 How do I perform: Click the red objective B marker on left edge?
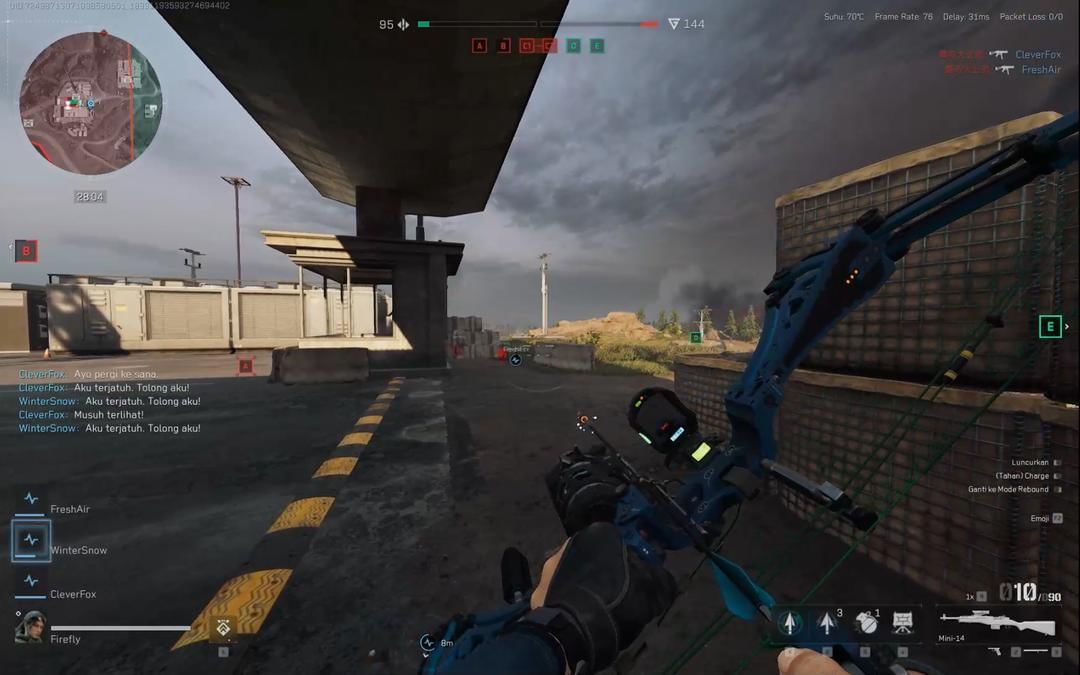[x=26, y=251]
